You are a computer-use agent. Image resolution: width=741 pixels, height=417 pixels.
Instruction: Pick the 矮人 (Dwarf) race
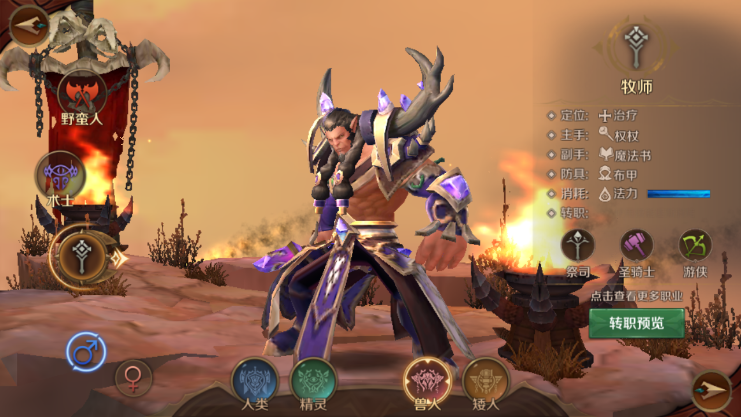coord(485,381)
